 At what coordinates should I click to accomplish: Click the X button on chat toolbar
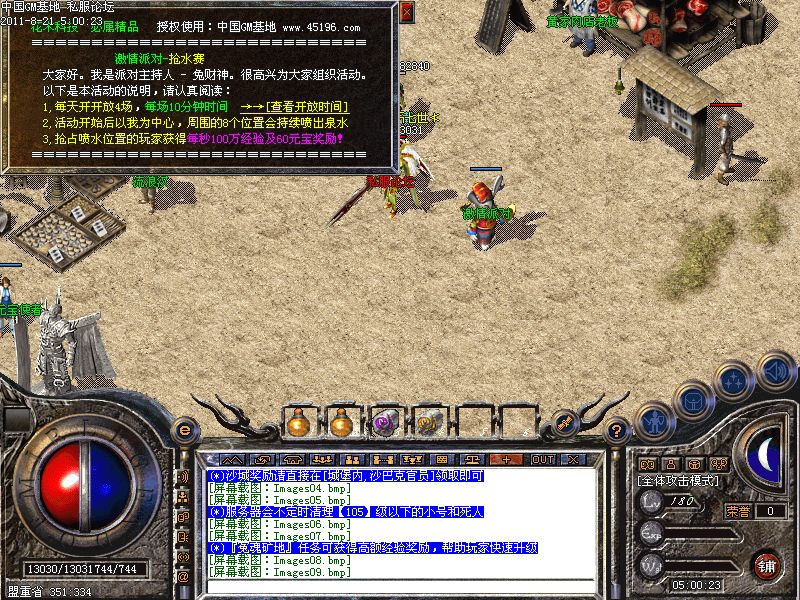click(x=573, y=459)
